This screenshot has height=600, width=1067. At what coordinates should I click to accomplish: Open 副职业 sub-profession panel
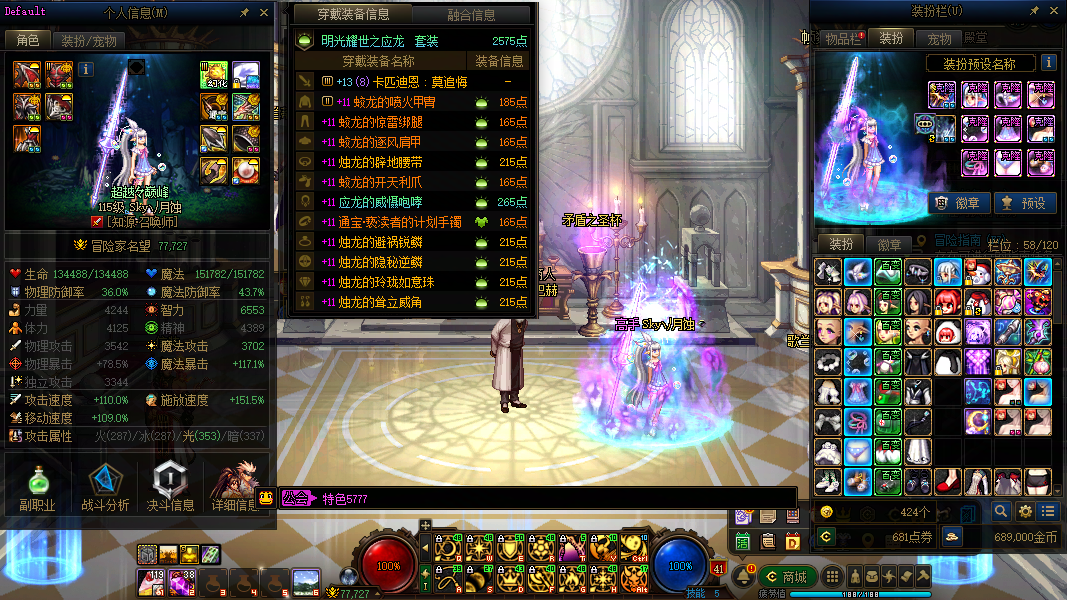(38, 487)
